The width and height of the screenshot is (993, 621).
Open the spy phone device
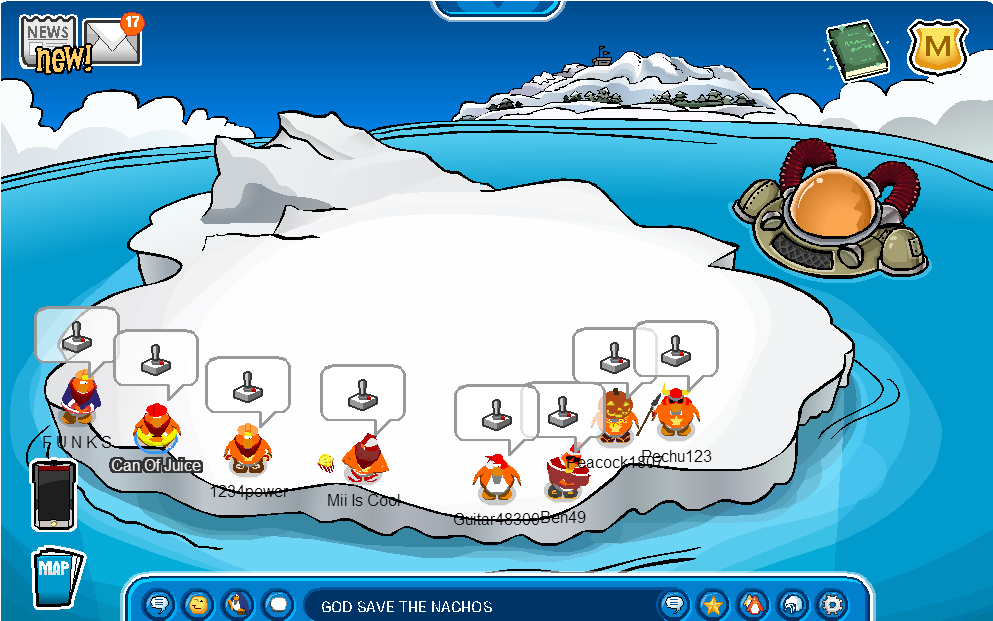pyautogui.click(x=53, y=494)
